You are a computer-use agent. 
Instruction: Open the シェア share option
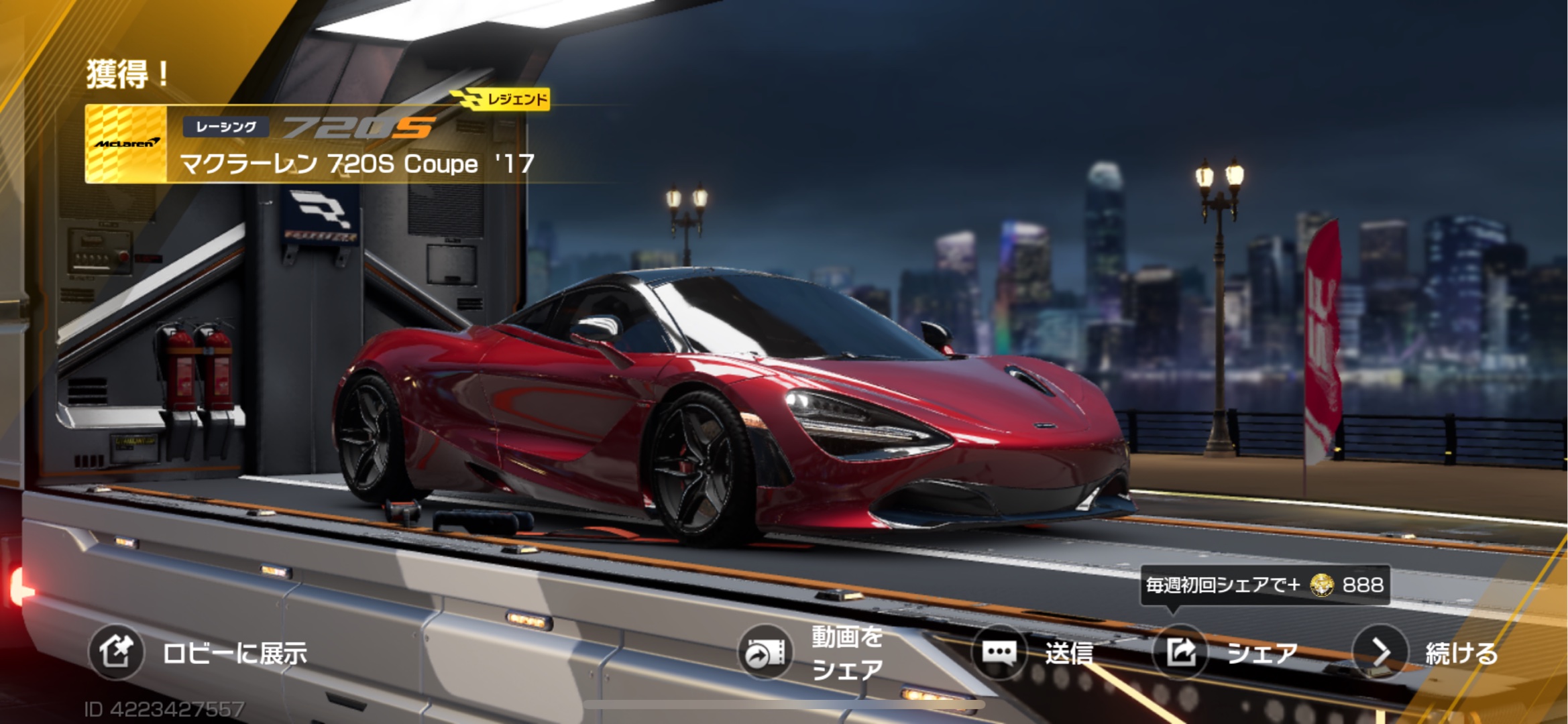pyautogui.click(x=1180, y=652)
